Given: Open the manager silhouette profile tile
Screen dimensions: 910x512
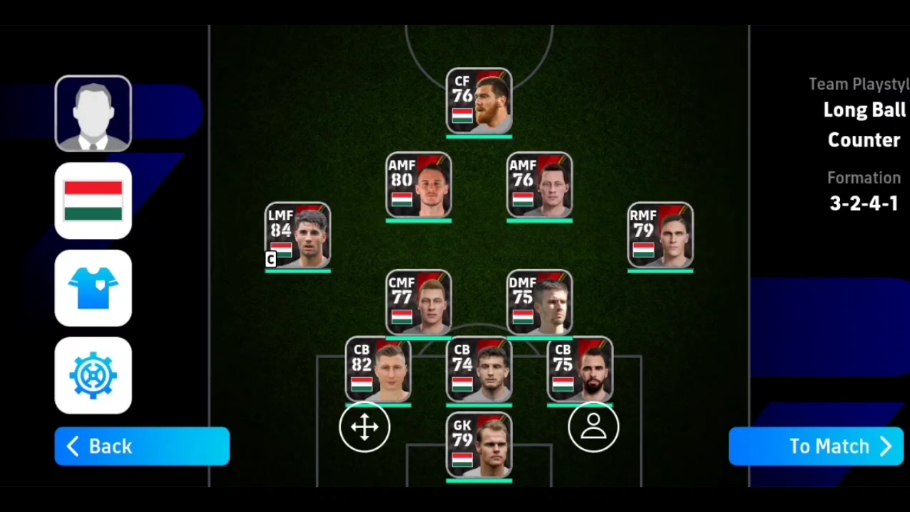Looking at the screenshot, I should pyautogui.click(x=93, y=113).
